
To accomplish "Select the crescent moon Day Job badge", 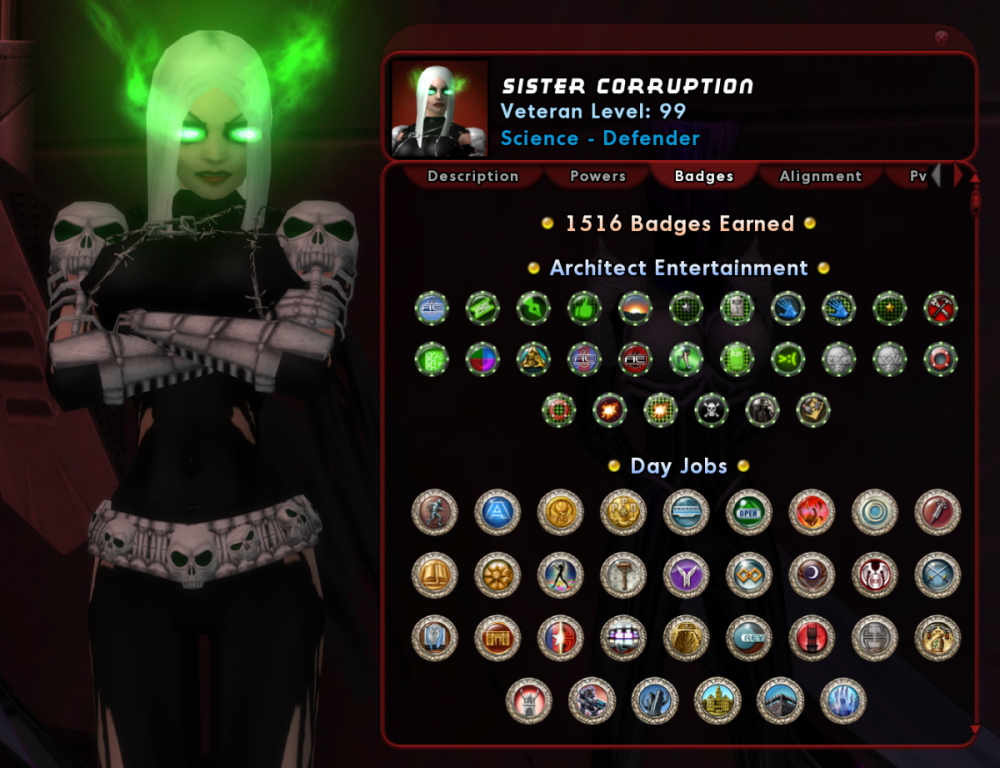I will point(812,575).
